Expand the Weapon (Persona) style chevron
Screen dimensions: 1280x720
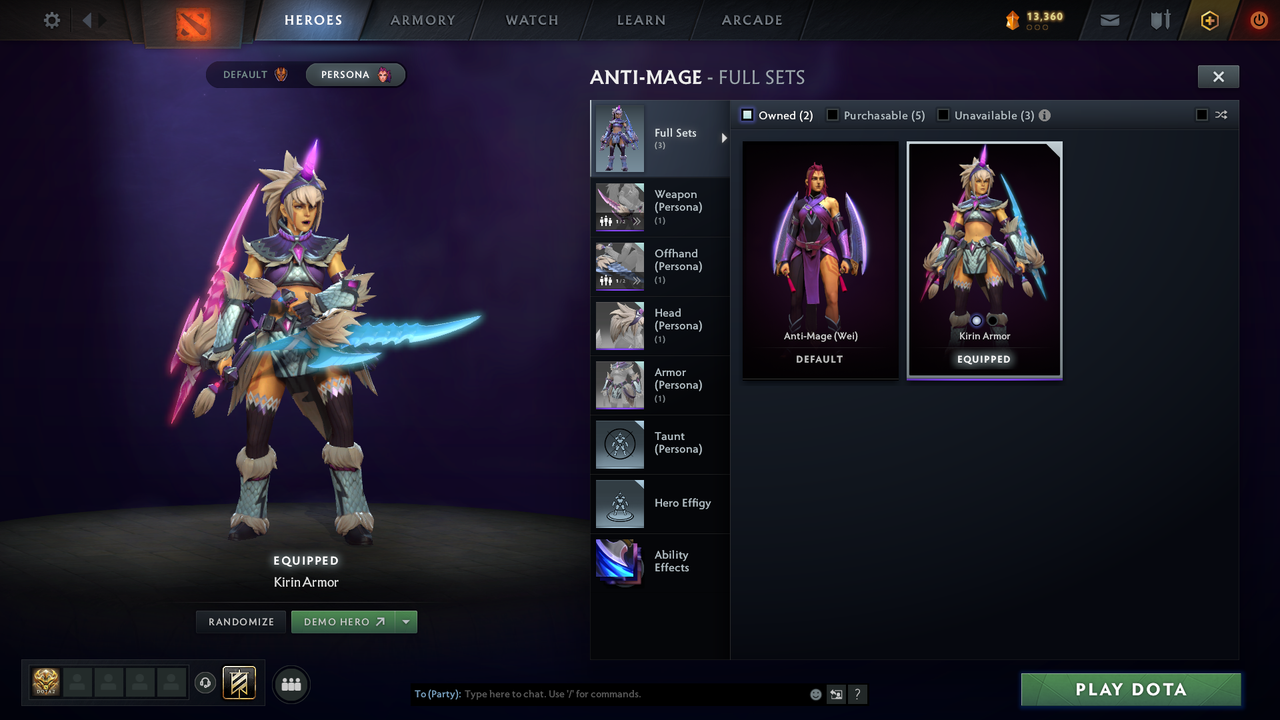click(x=637, y=221)
